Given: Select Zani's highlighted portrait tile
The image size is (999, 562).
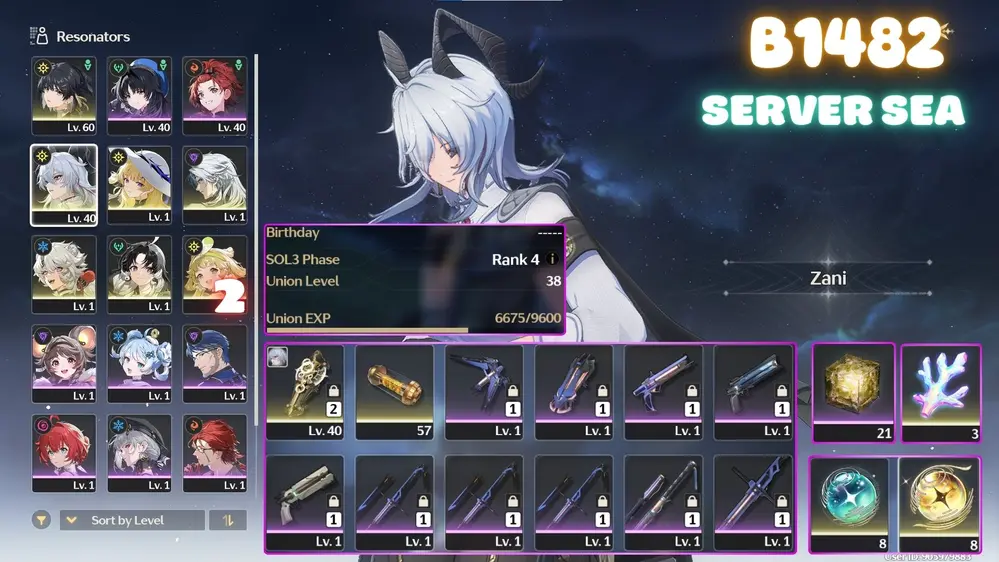Looking at the screenshot, I should (64, 185).
